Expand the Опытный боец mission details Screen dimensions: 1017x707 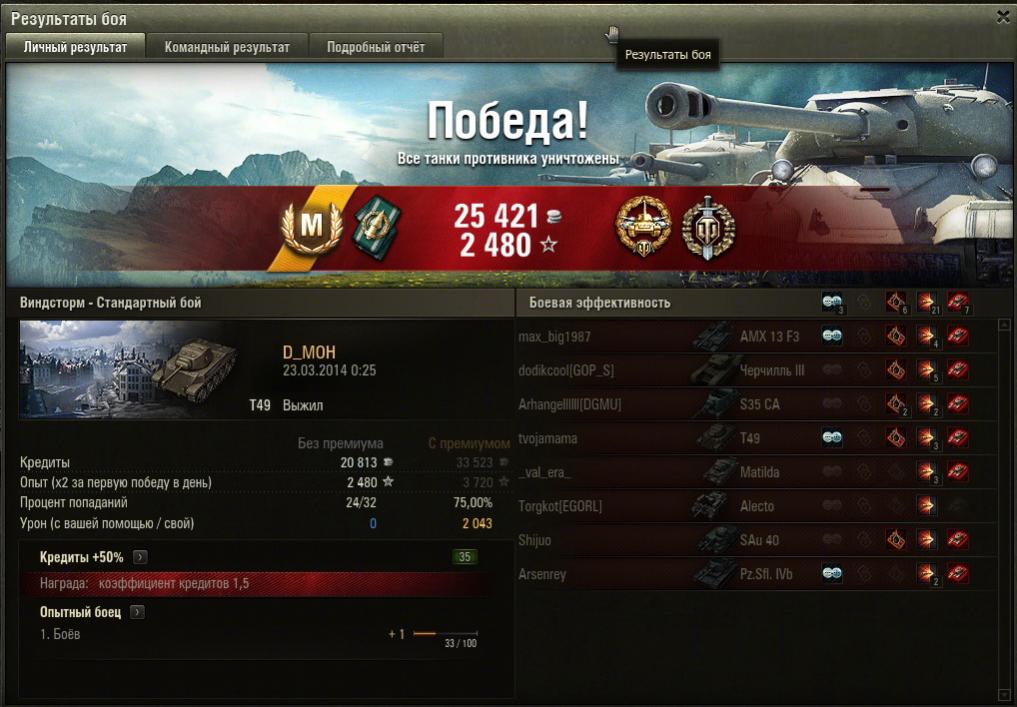(136, 612)
